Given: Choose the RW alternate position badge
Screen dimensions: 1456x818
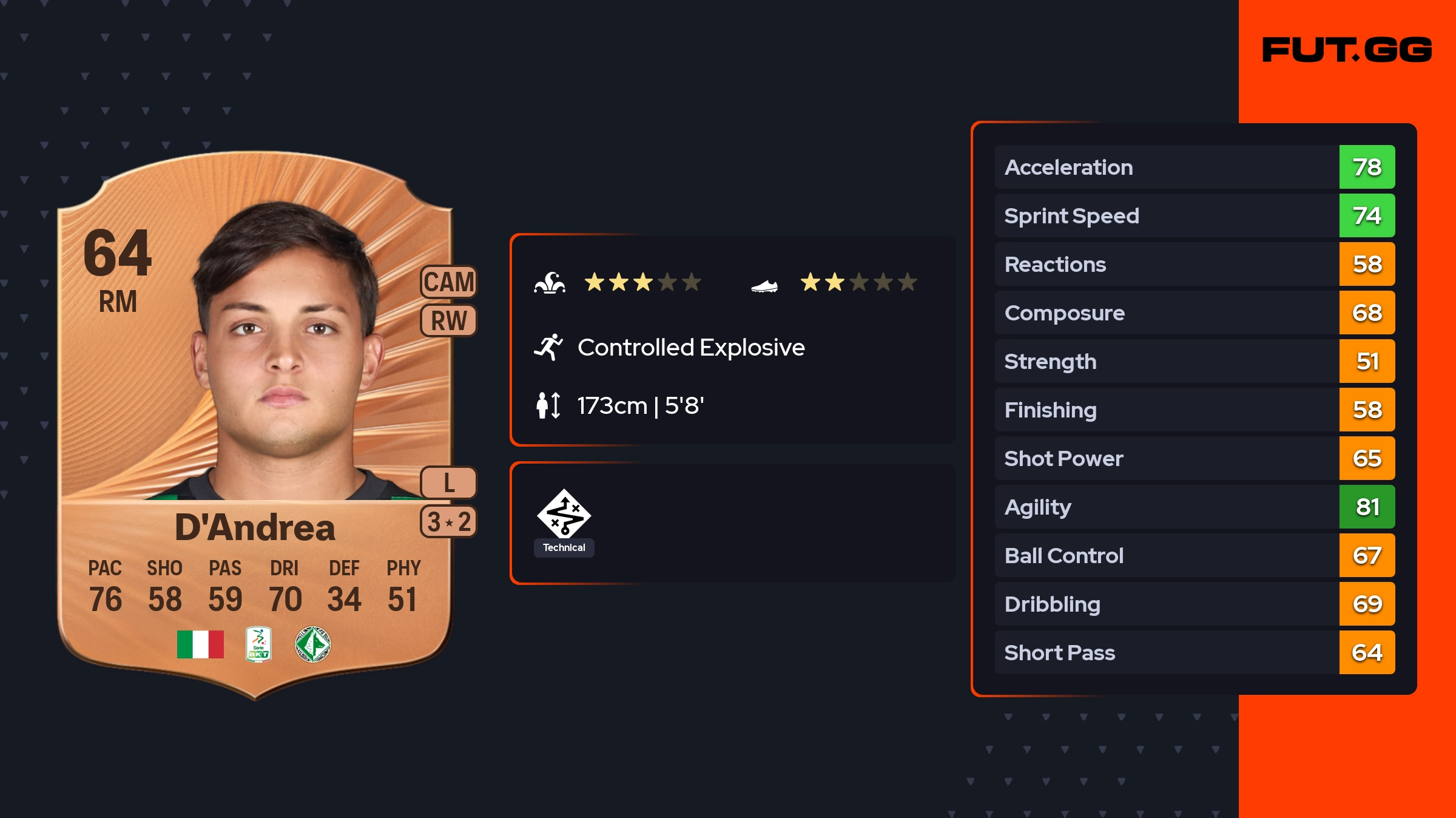Looking at the screenshot, I should (x=449, y=321).
